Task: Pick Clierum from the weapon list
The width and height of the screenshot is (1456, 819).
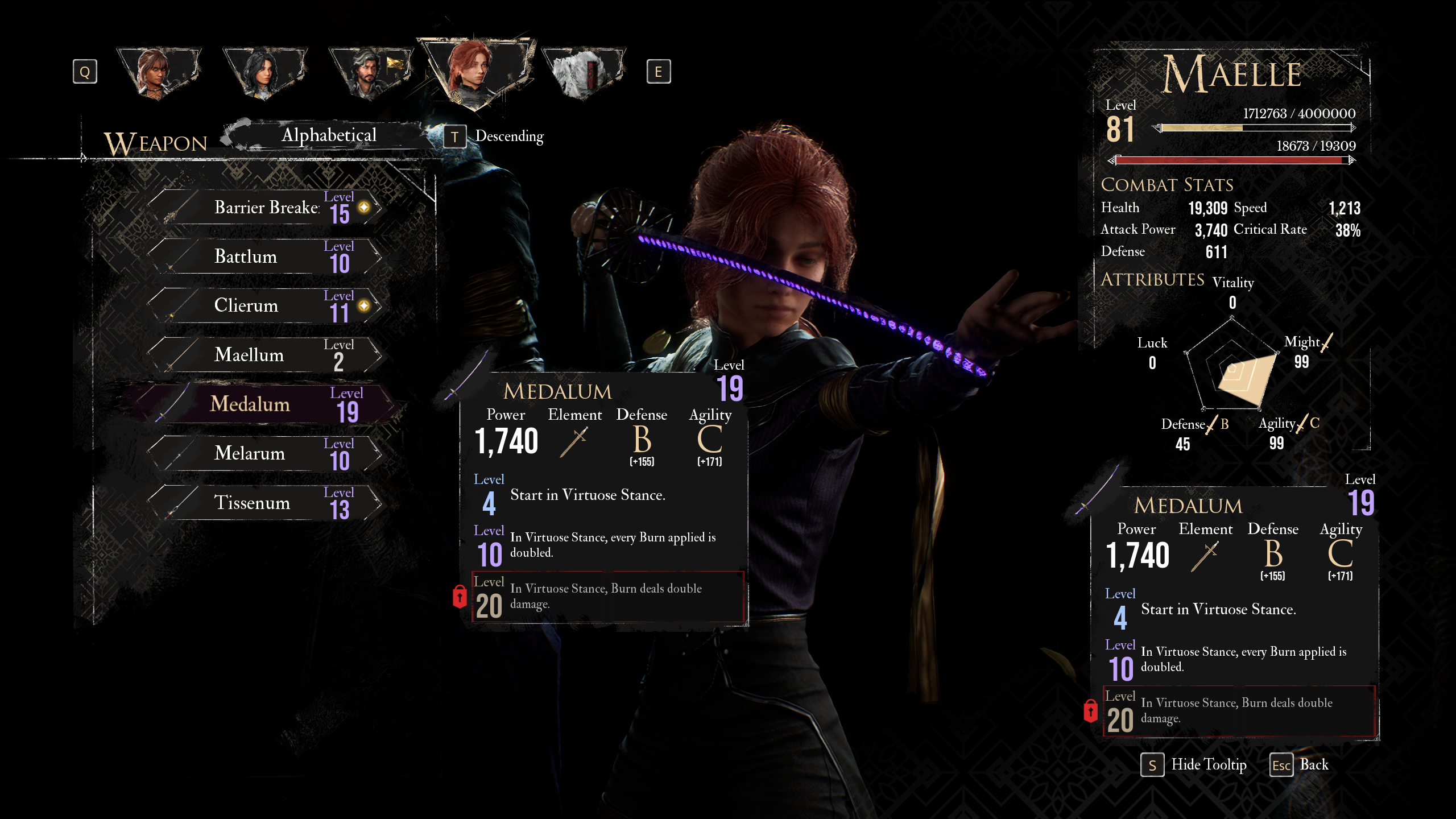Action: coord(265,306)
